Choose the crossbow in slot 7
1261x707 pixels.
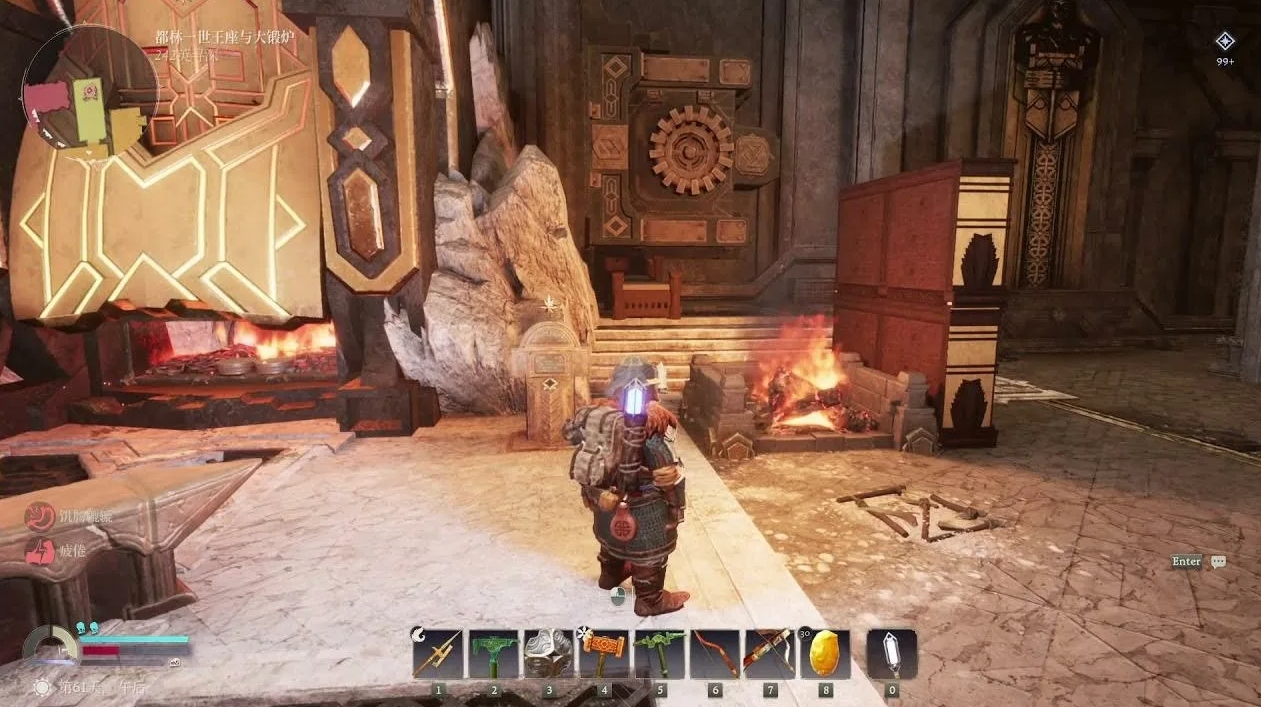769,654
